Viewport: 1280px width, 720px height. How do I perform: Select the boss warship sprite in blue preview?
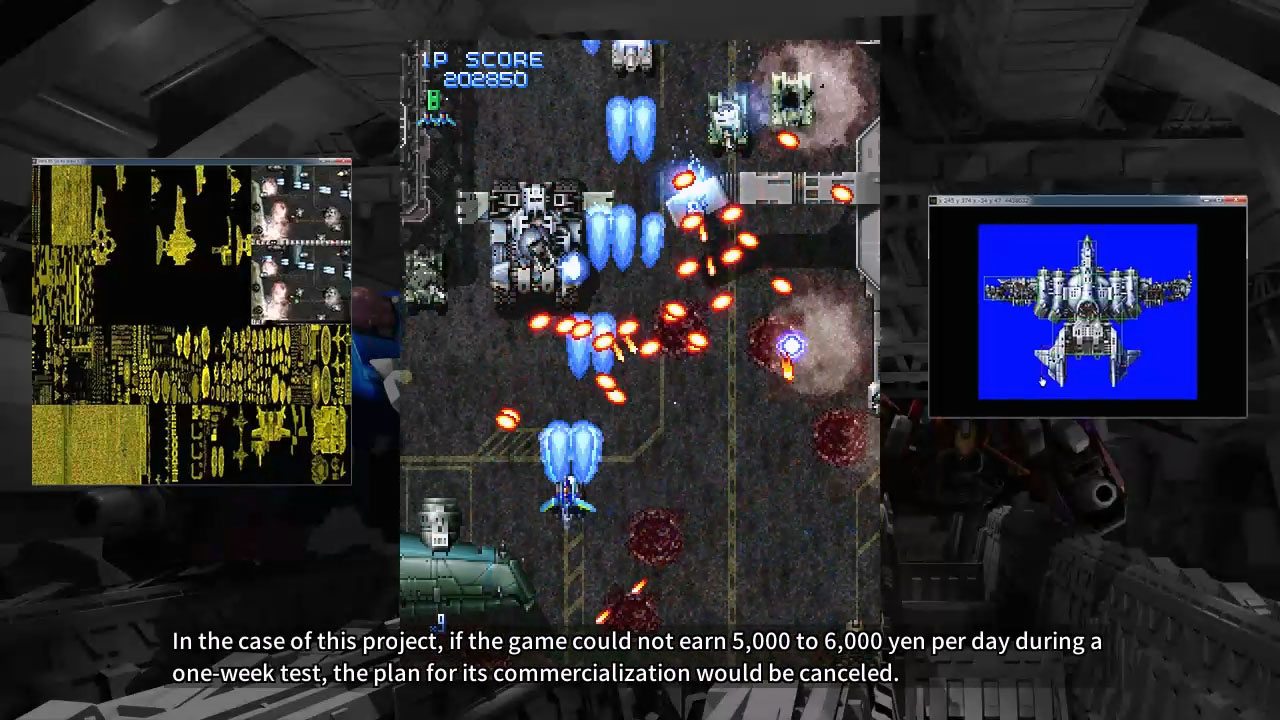[x=1088, y=290]
